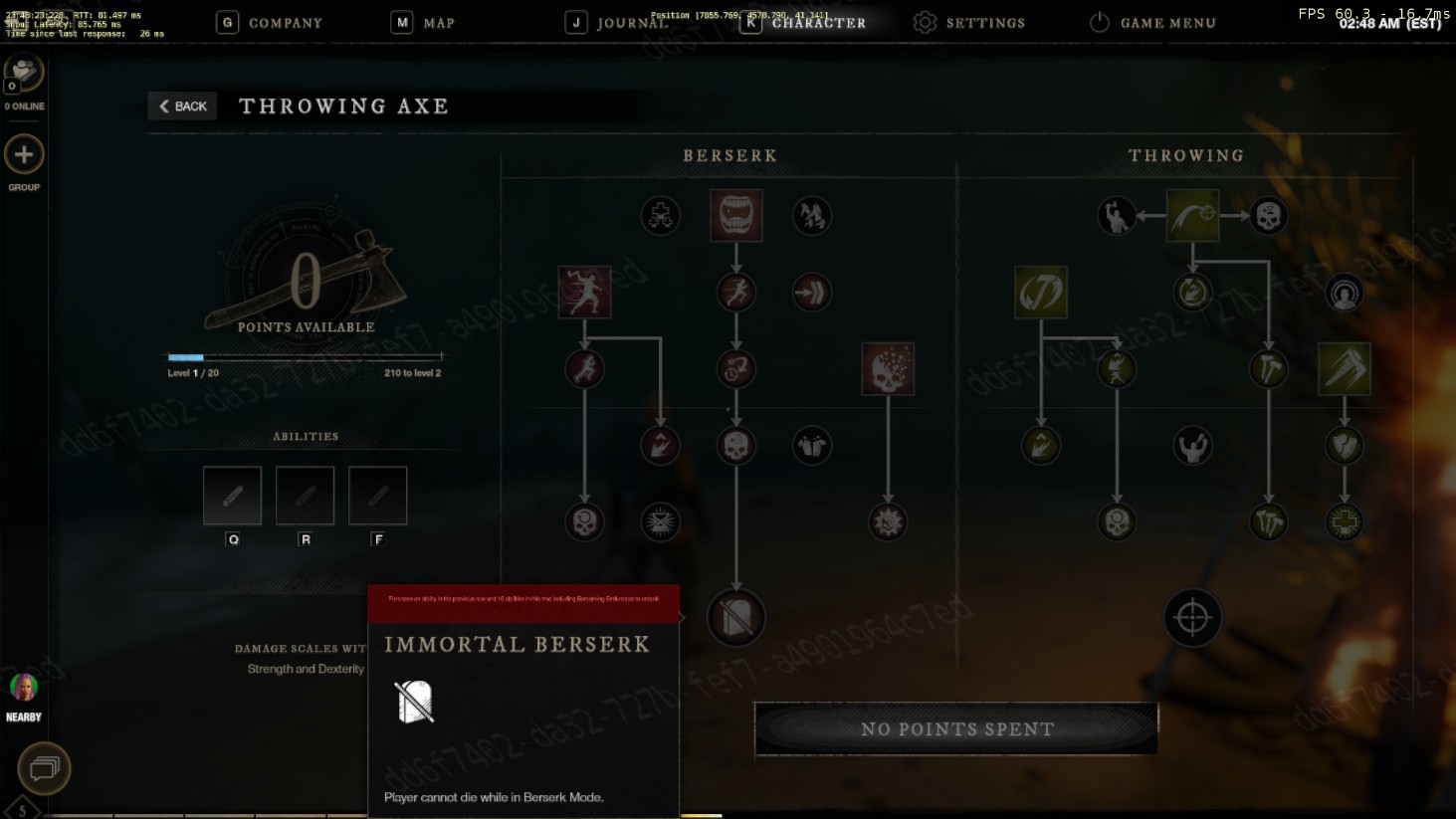1456x819 pixels.
Task: Select the green axe ability on right
Action: (1344, 368)
